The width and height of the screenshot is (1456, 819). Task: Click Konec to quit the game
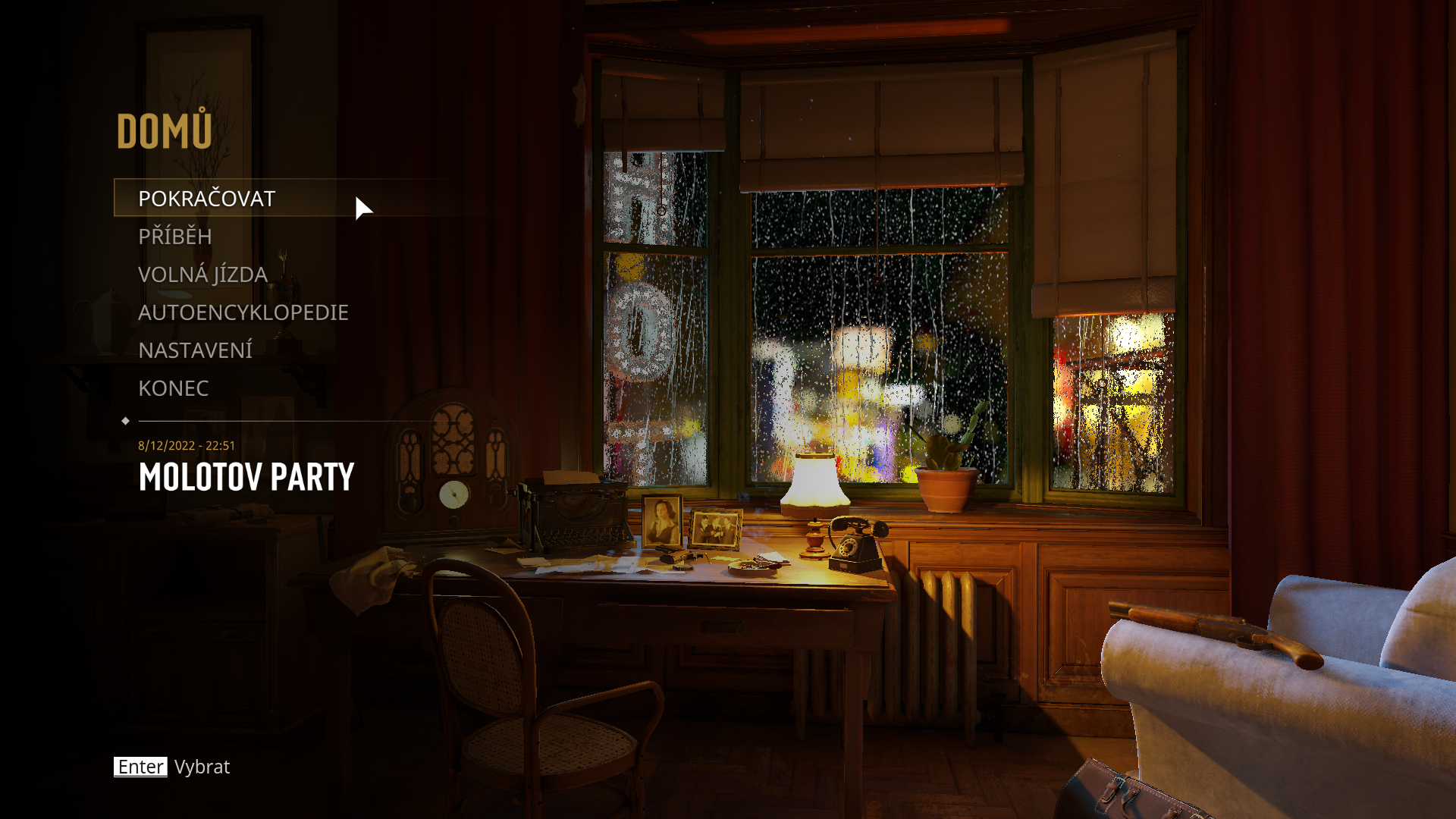[173, 388]
